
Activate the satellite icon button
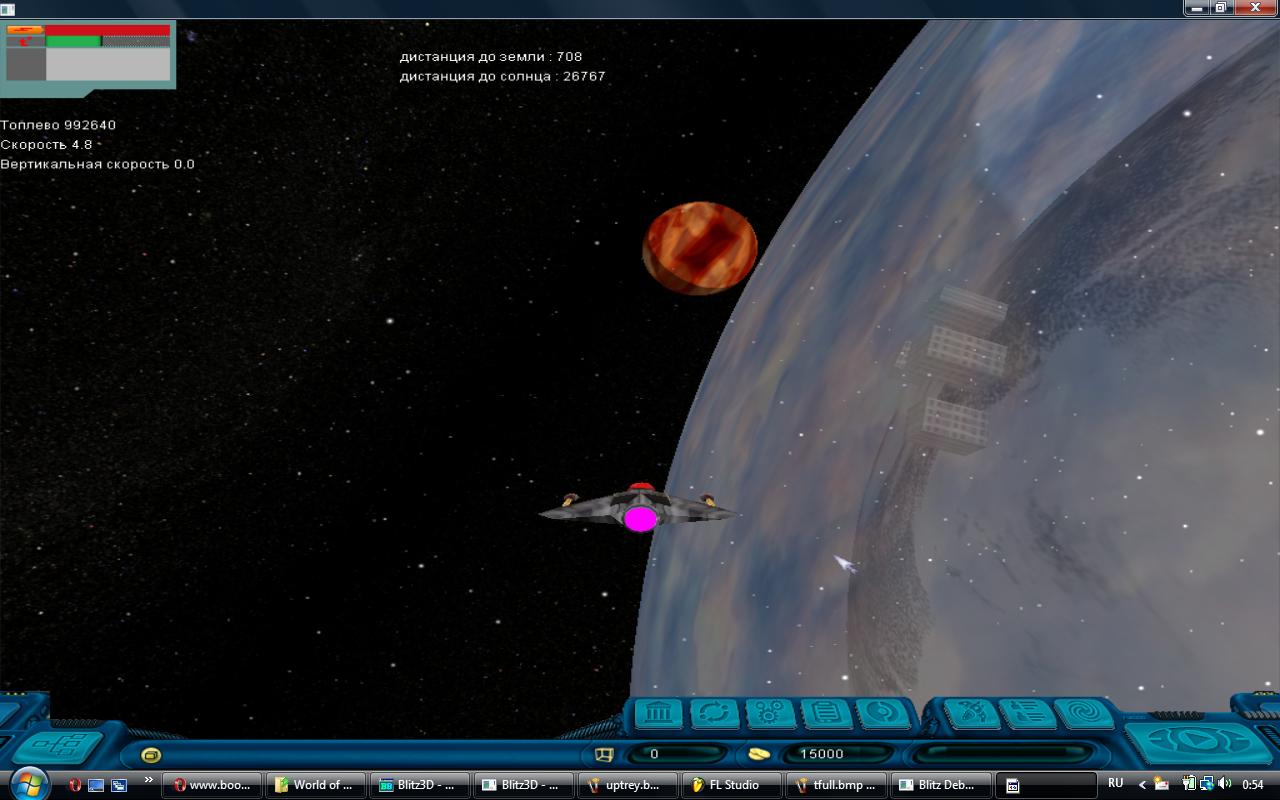(971, 714)
